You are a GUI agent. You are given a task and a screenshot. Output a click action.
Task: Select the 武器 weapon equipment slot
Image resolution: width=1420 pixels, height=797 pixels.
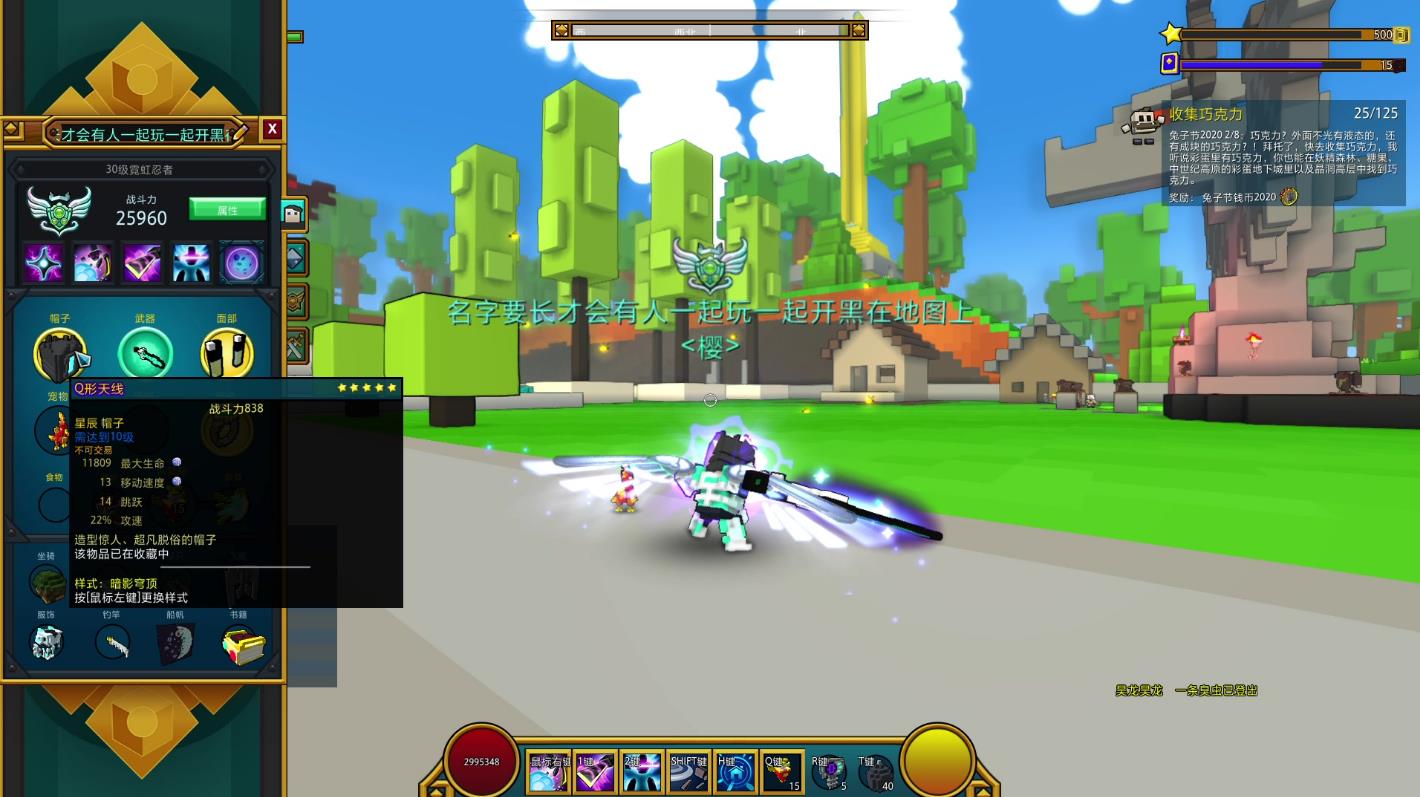coord(145,353)
